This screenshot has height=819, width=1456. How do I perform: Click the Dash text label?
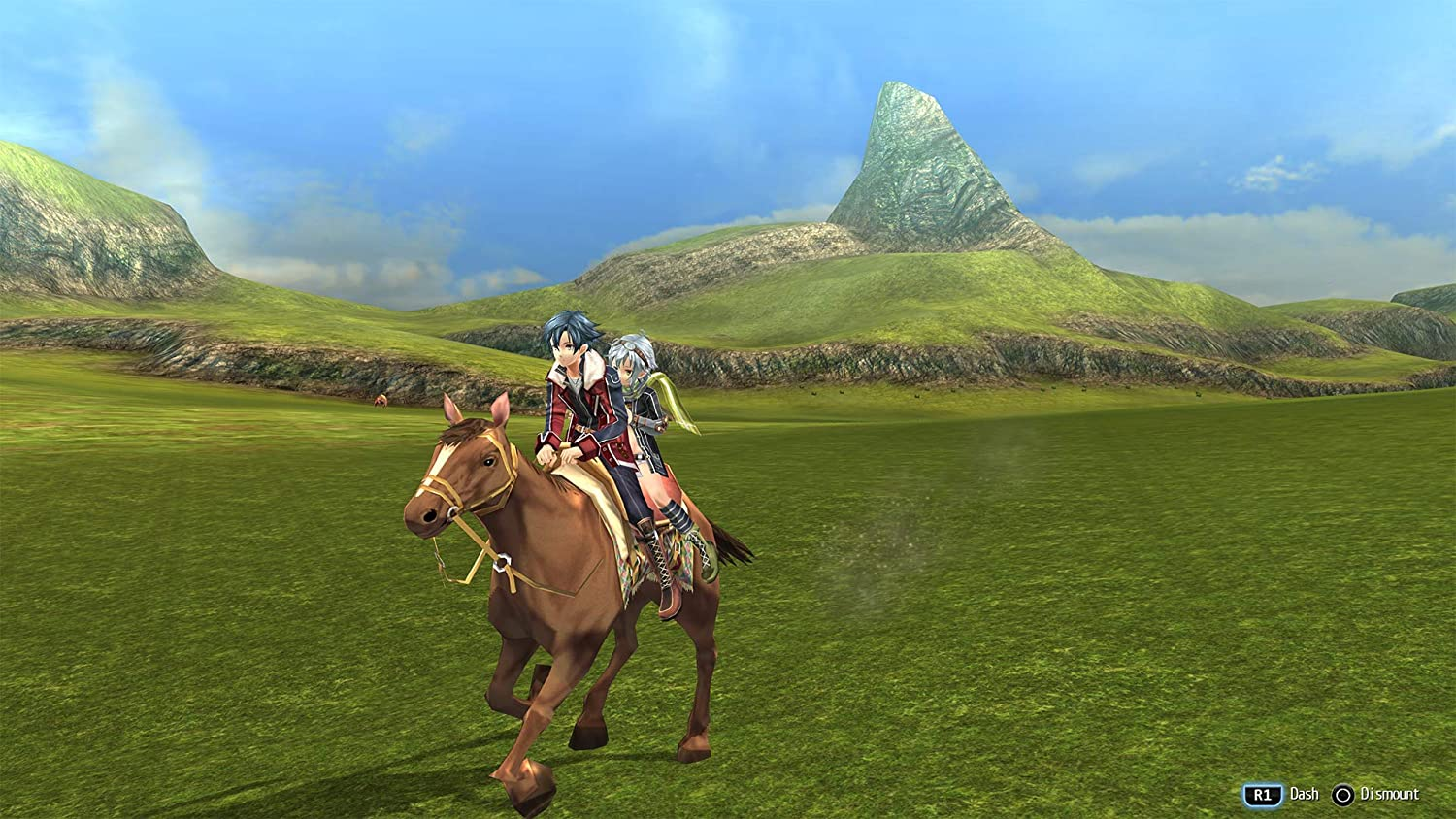(1304, 794)
